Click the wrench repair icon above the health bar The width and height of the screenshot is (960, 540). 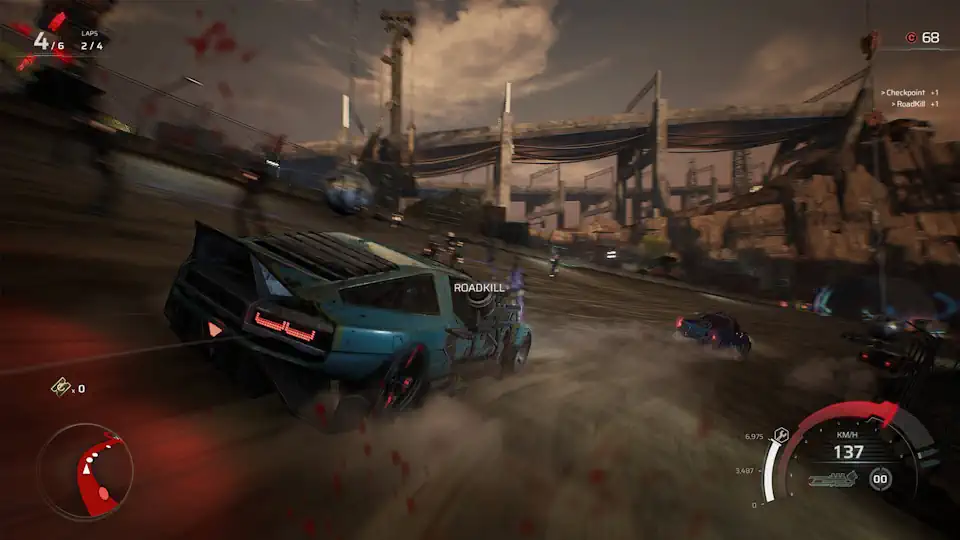point(783,433)
